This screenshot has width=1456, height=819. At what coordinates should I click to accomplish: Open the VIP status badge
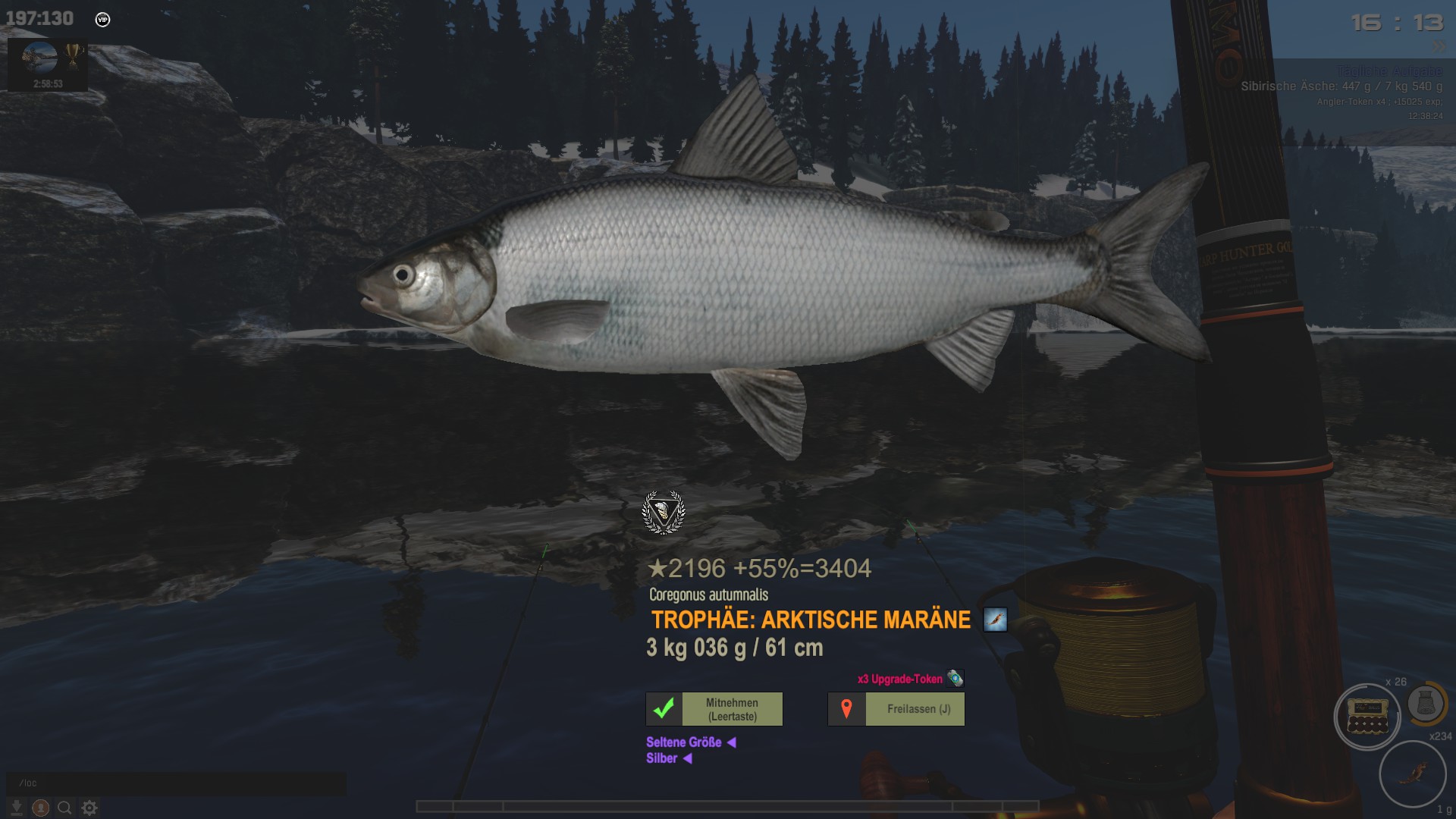[102, 20]
